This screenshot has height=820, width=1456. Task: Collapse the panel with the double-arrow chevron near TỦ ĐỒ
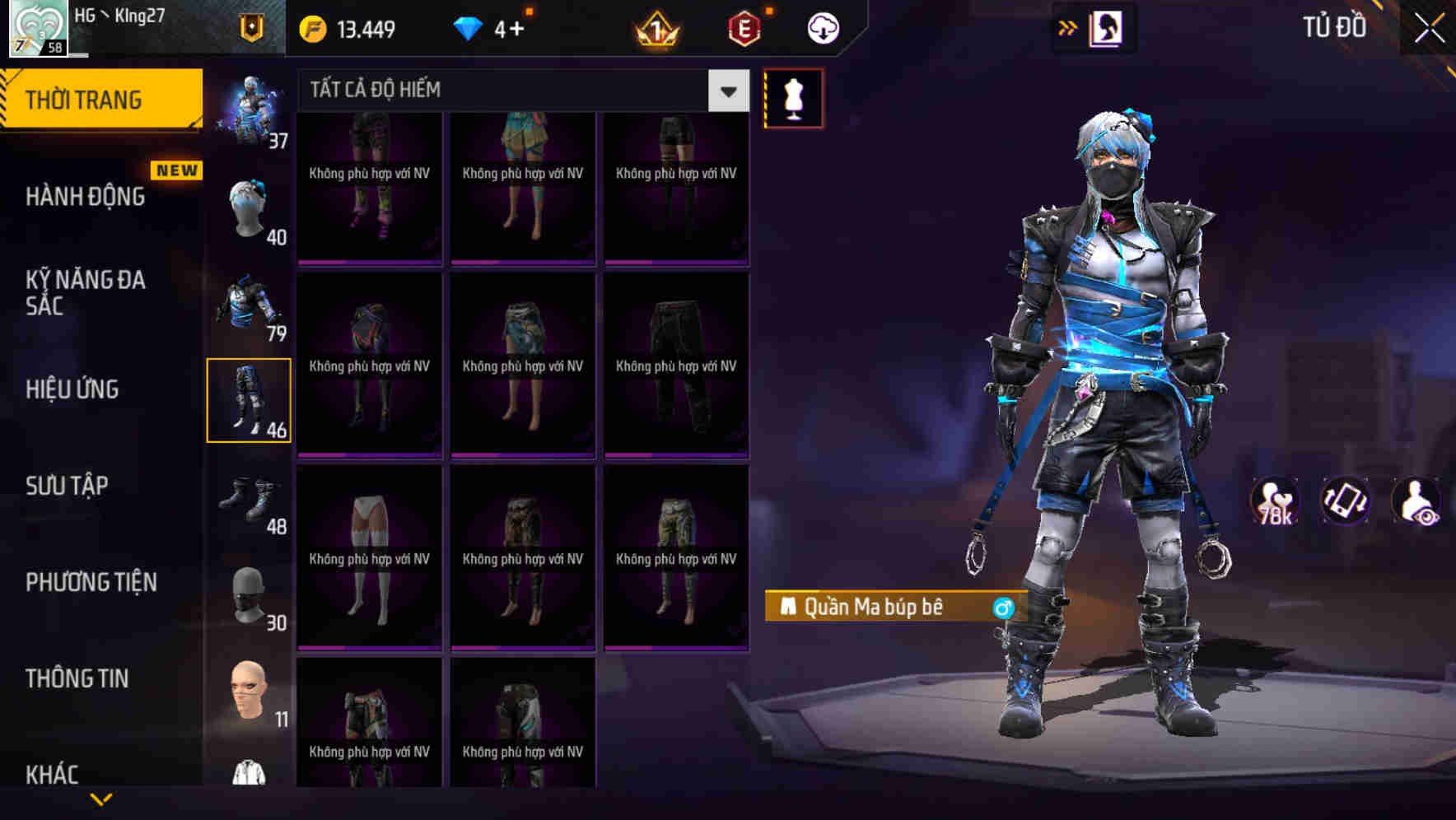pyautogui.click(x=1066, y=26)
